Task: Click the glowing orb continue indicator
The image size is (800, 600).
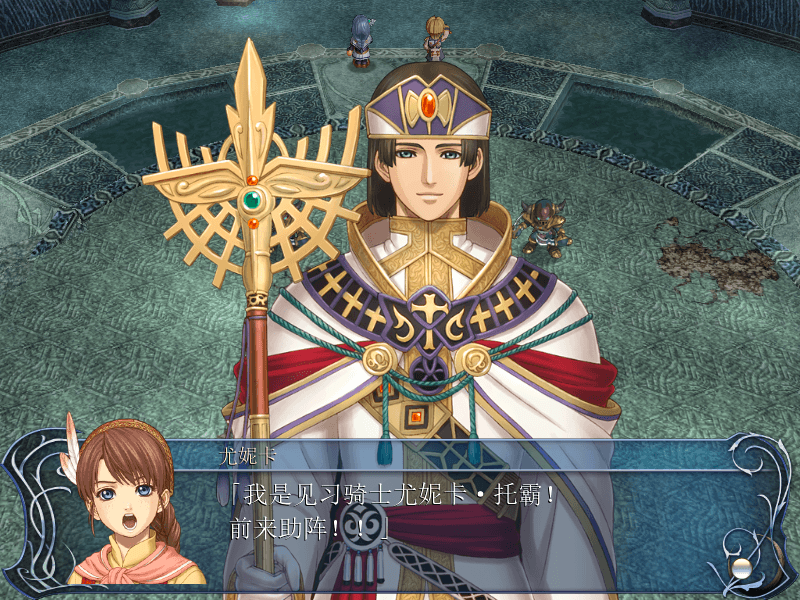Action: 741,567
